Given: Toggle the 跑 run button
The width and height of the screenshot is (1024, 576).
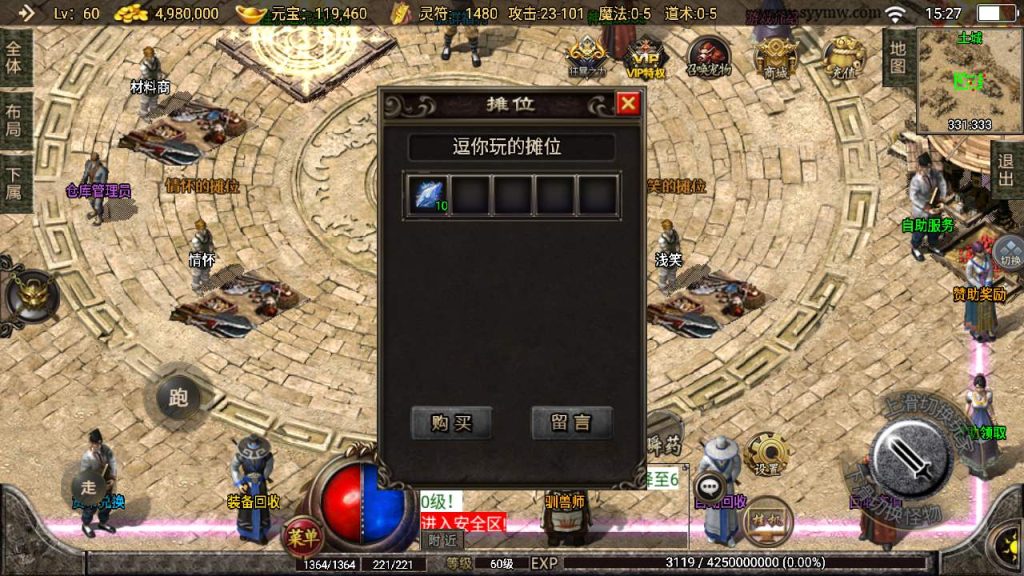Looking at the screenshot, I should click(178, 398).
